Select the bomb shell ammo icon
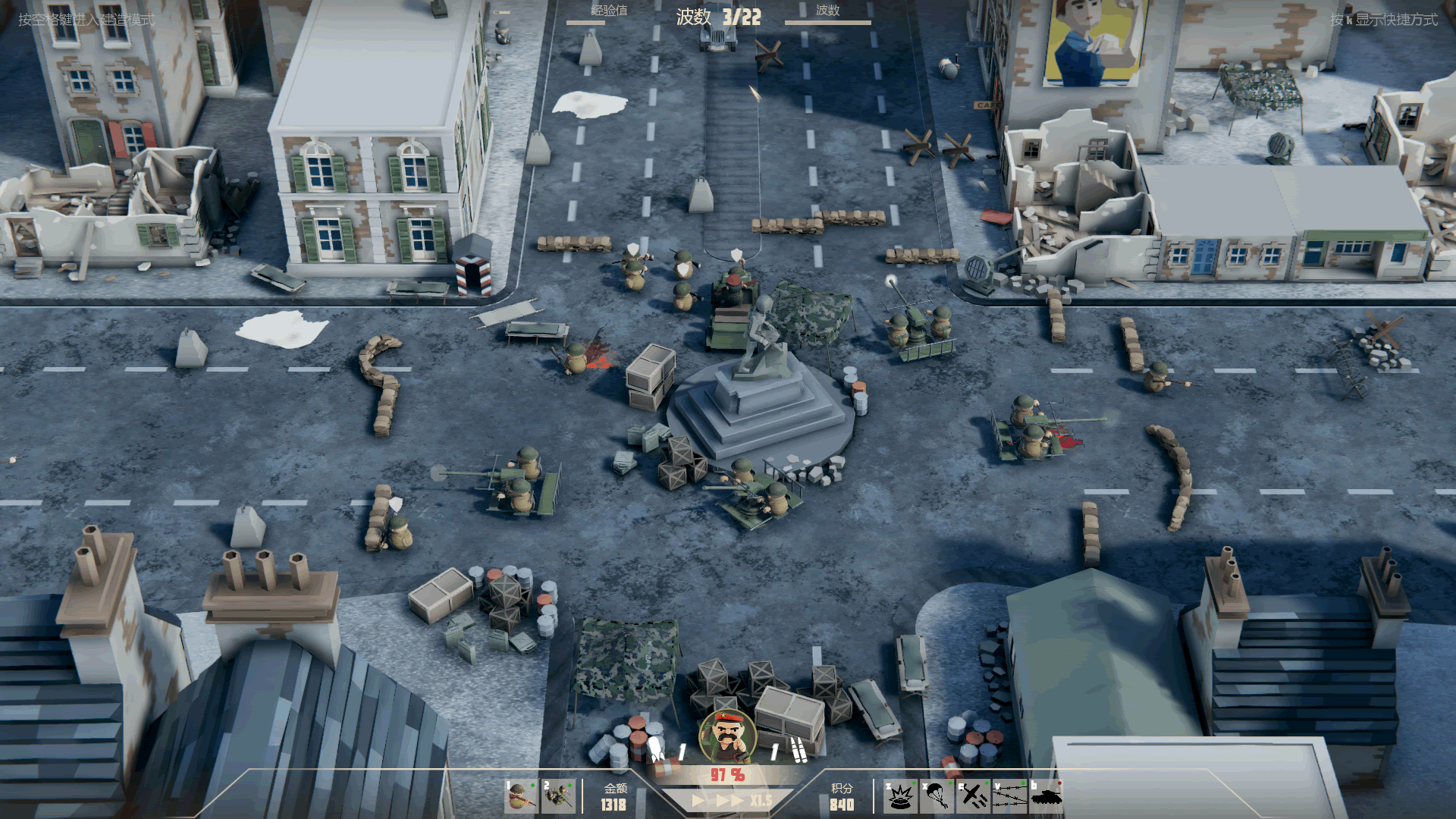This screenshot has height=819, width=1456. (x=657, y=749)
